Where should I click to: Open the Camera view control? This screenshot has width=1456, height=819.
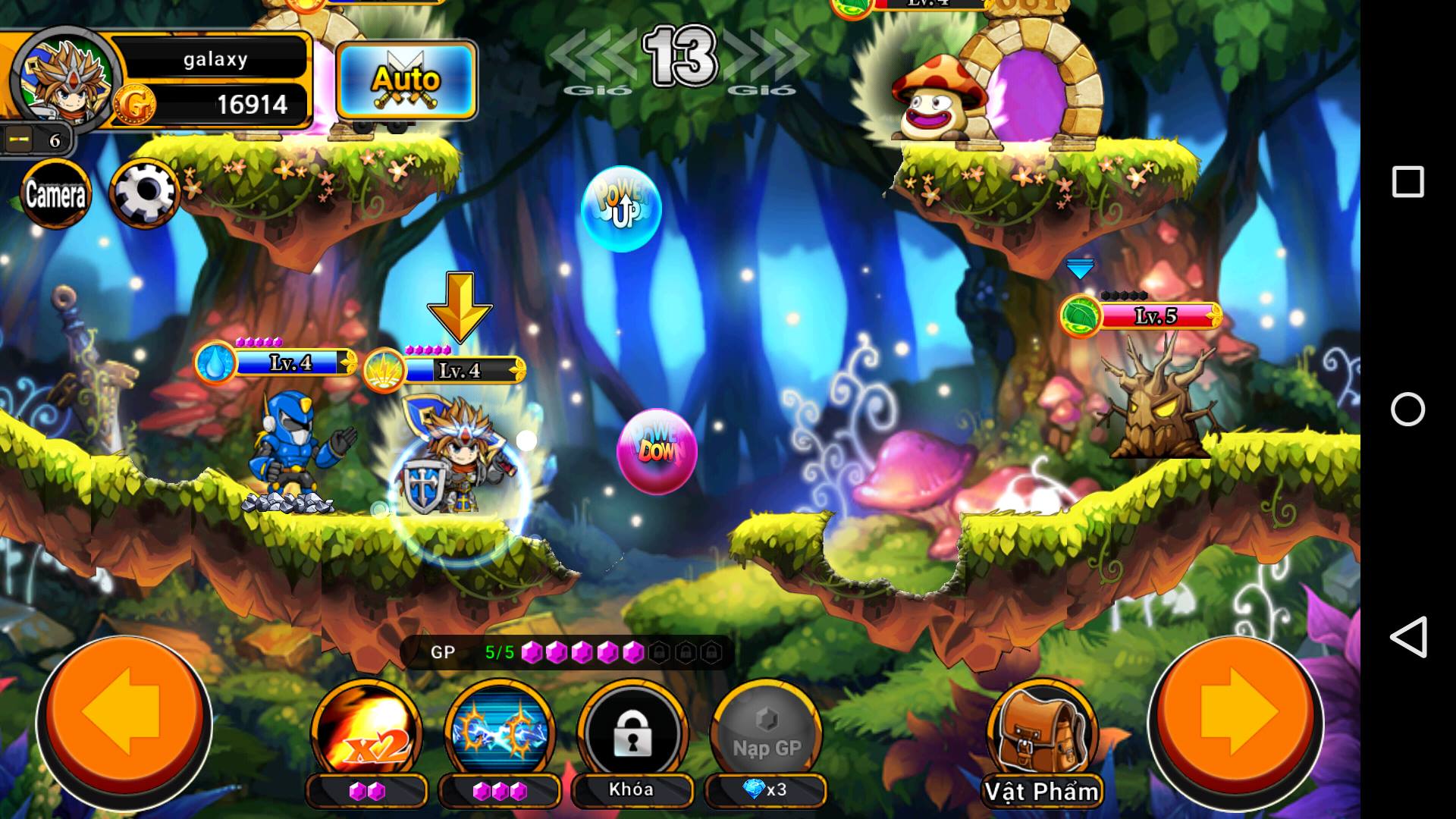pos(55,194)
